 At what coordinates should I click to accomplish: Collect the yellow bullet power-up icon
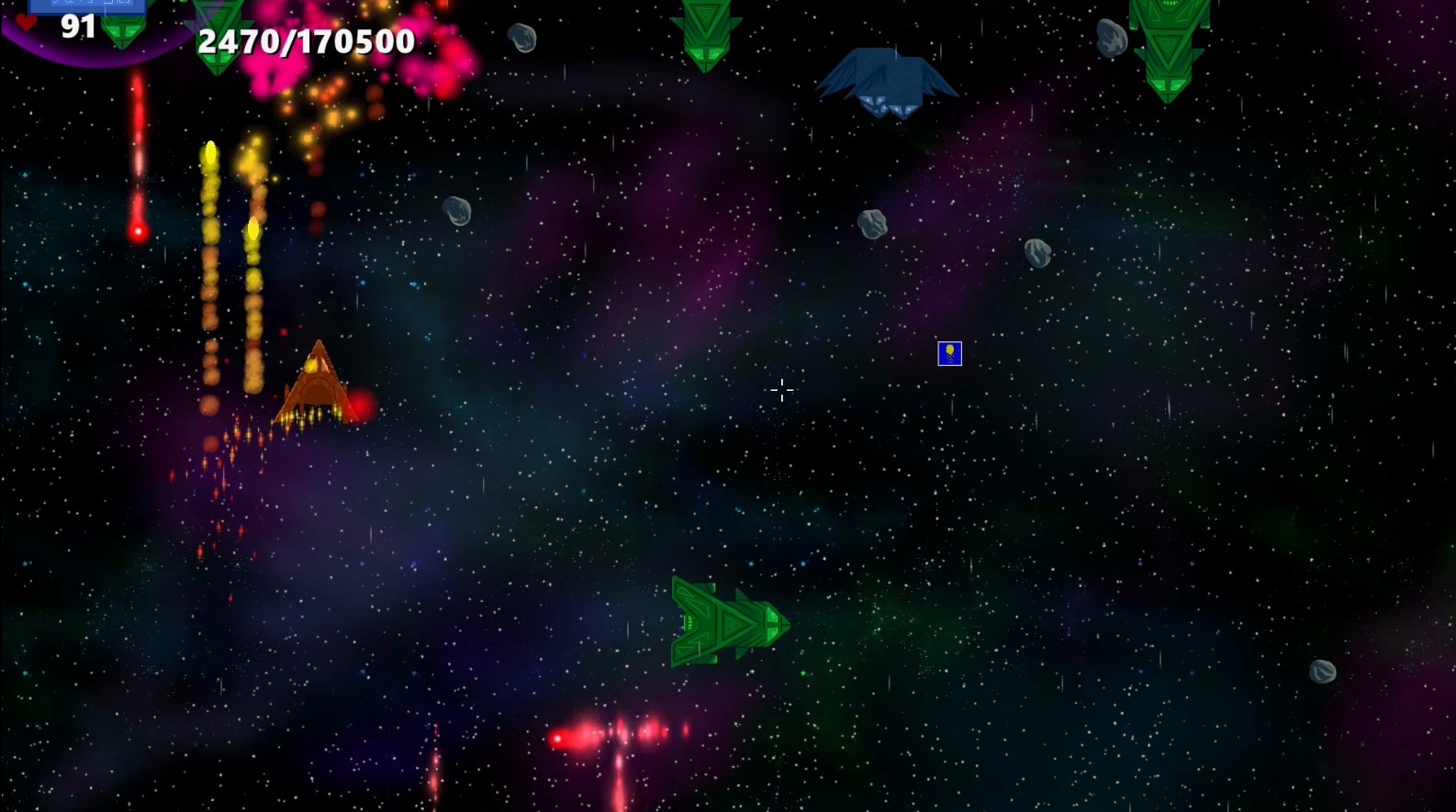tap(949, 354)
